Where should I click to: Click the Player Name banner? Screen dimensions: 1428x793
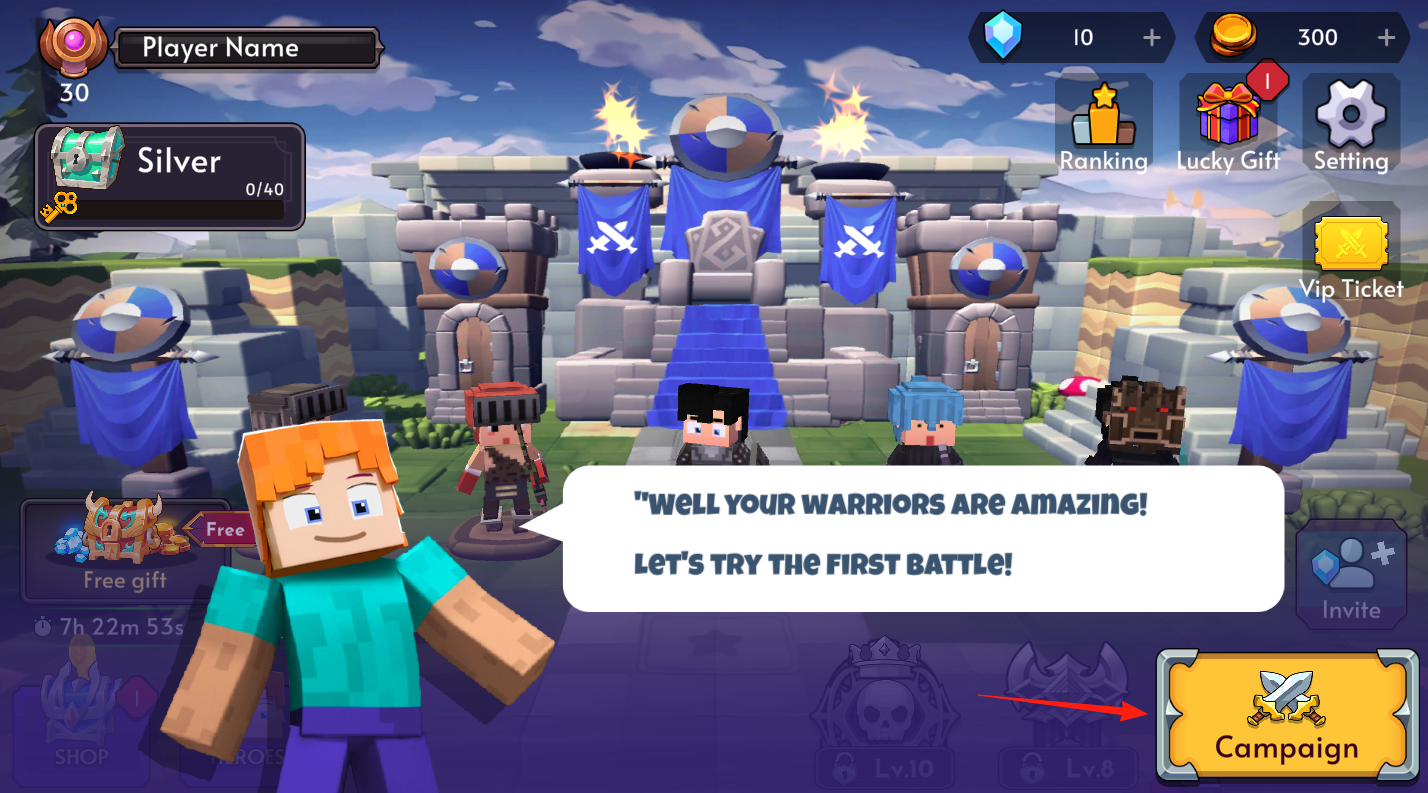coord(247,48)
